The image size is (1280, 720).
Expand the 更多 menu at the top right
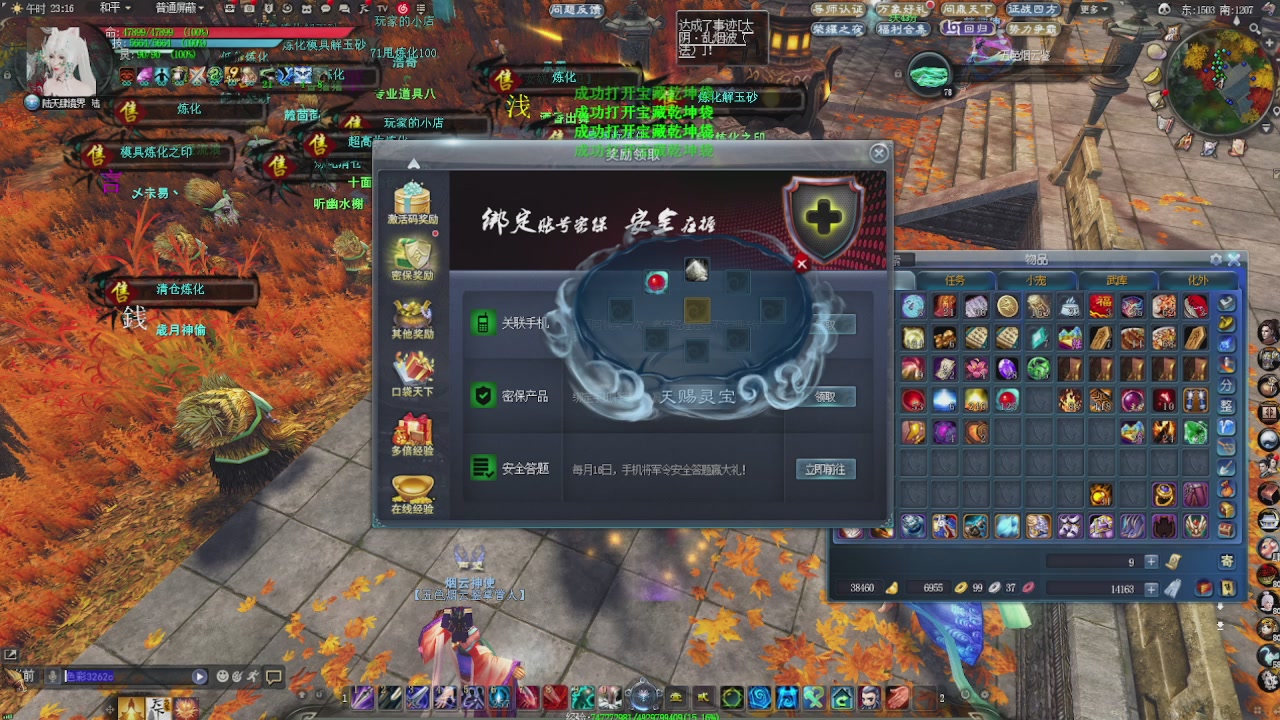[1090, 7]
